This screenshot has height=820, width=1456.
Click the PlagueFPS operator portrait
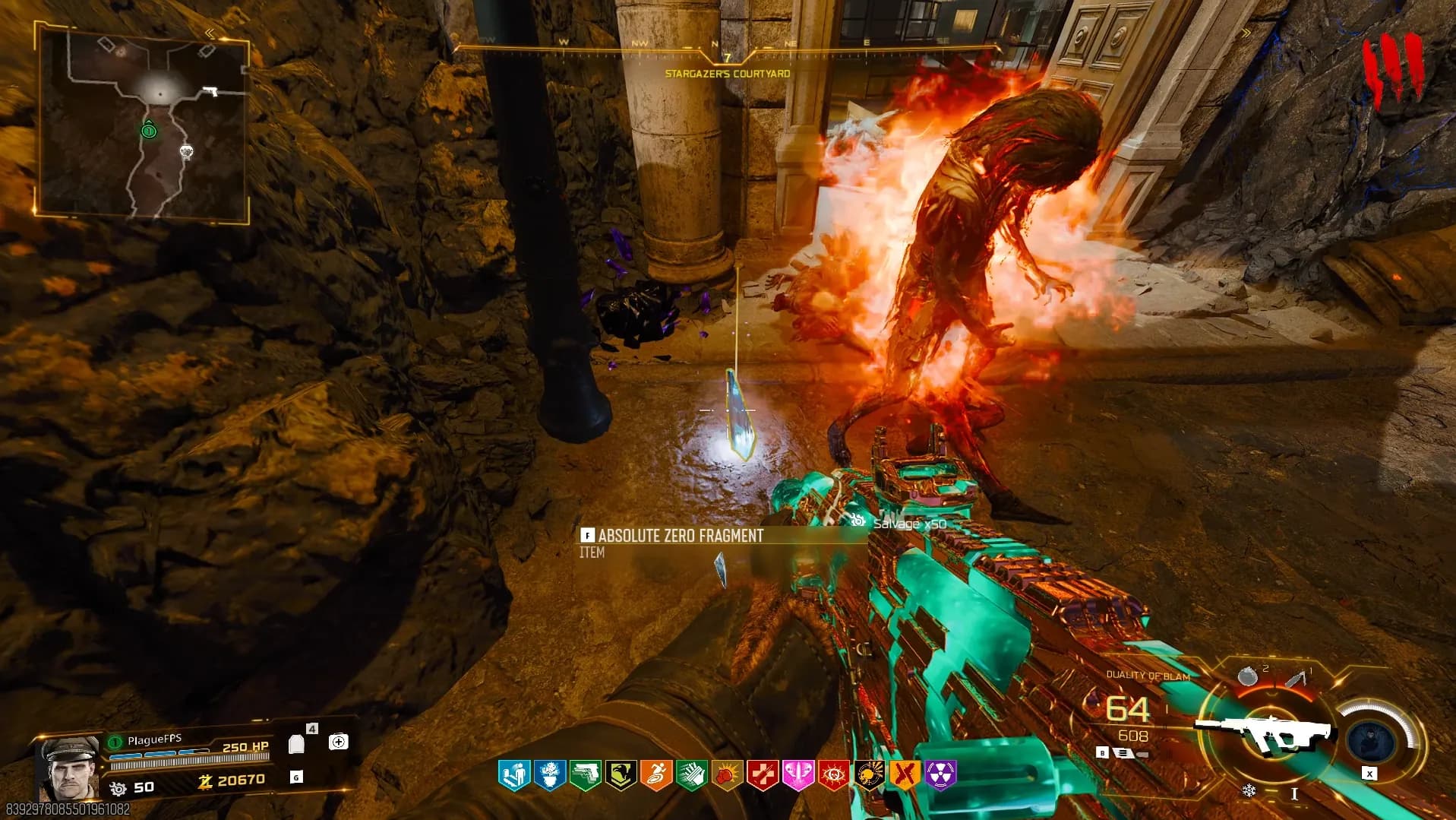tap(70, 766)
